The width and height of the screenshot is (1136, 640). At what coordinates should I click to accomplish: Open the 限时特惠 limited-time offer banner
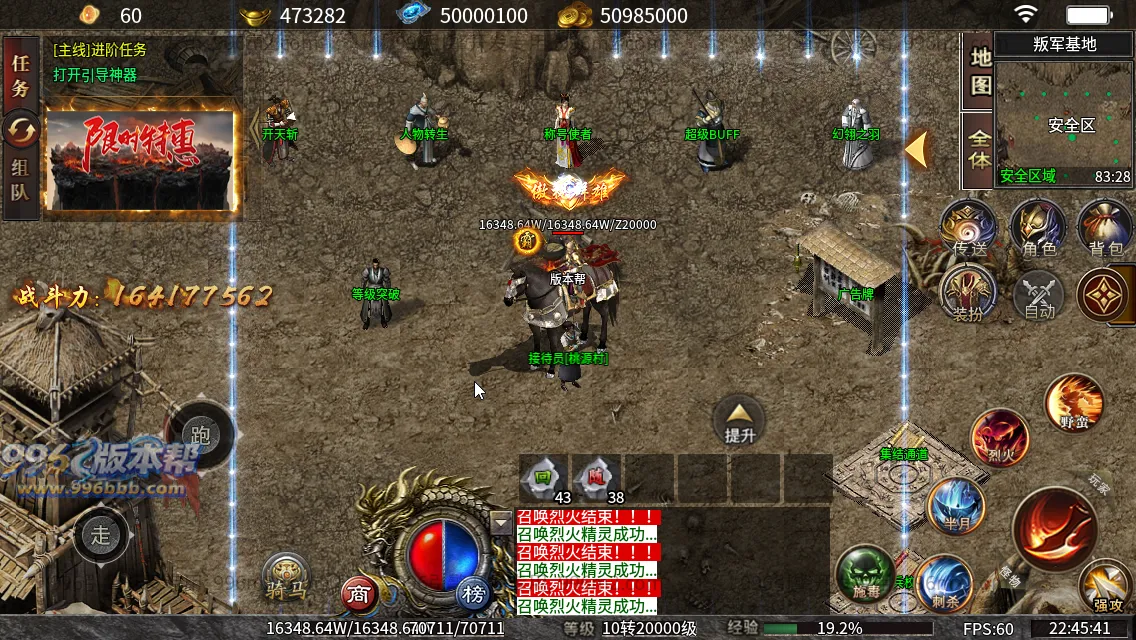click(x=142, y=160)
